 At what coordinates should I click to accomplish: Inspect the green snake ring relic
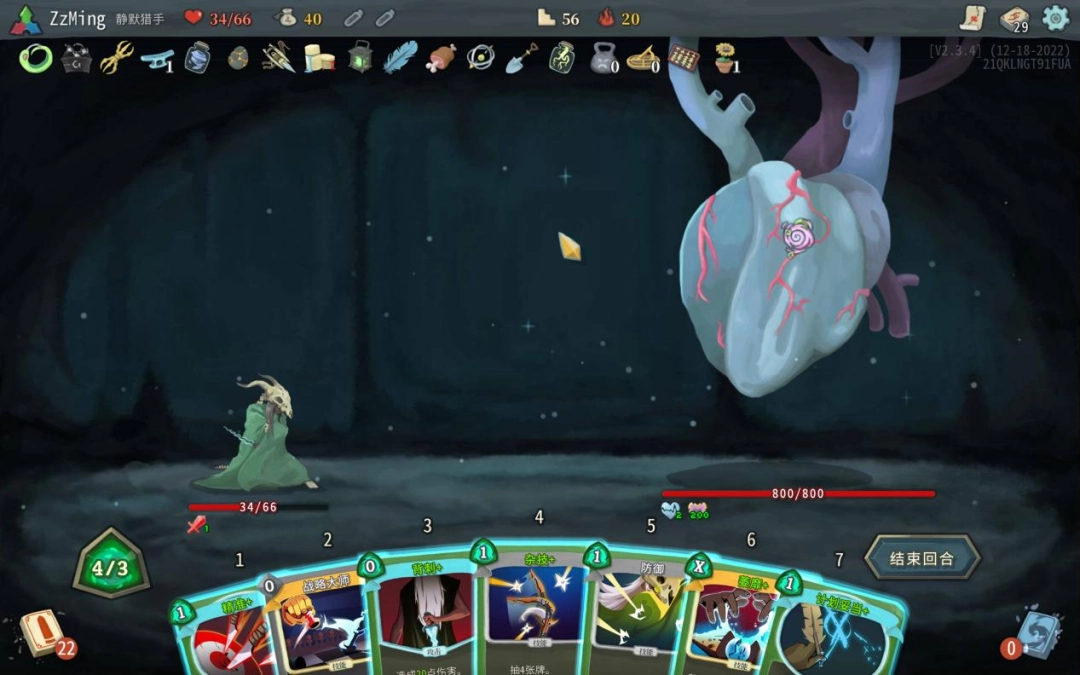click(35, 58)
